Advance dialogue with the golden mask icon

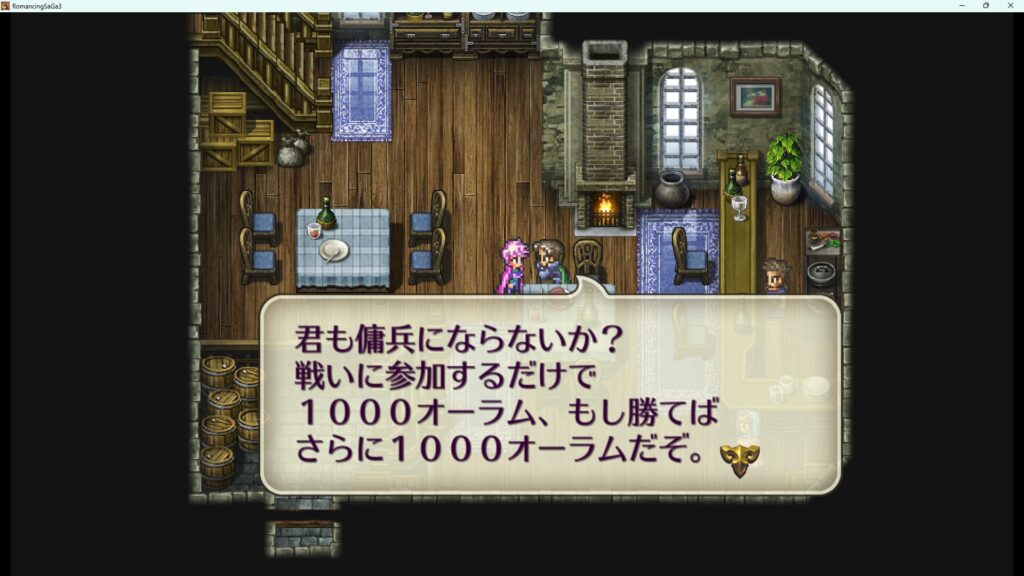pyautogui.click(x=739, y=458)
